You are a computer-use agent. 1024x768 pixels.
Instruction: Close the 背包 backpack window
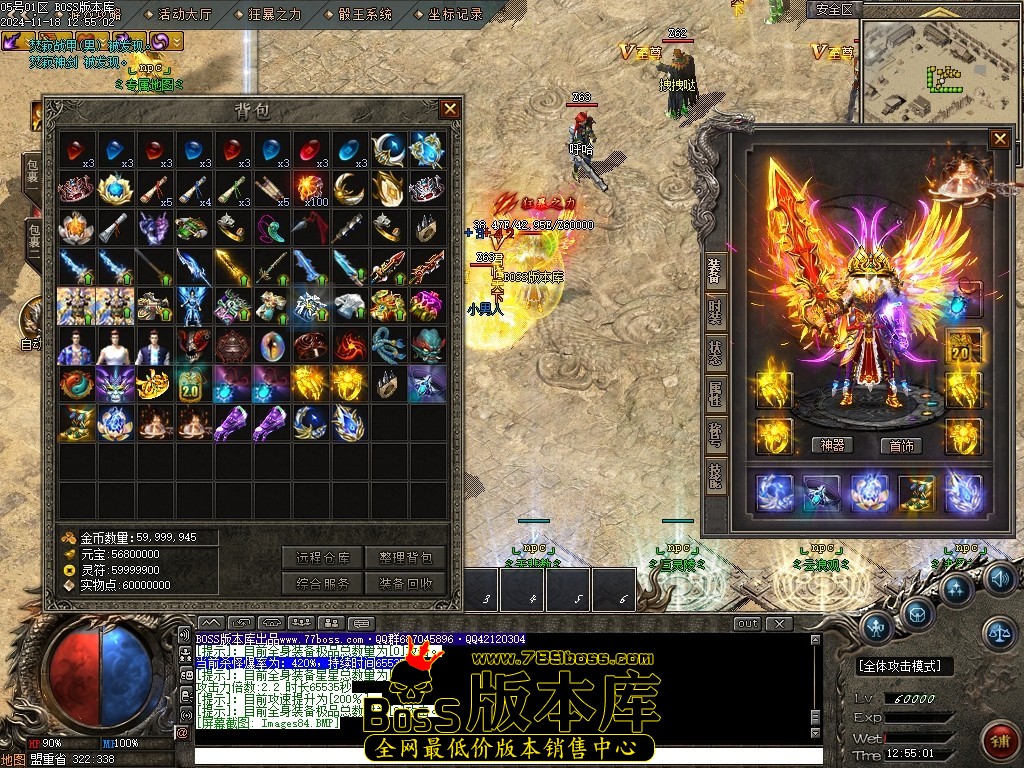click(x=450, y=109)
